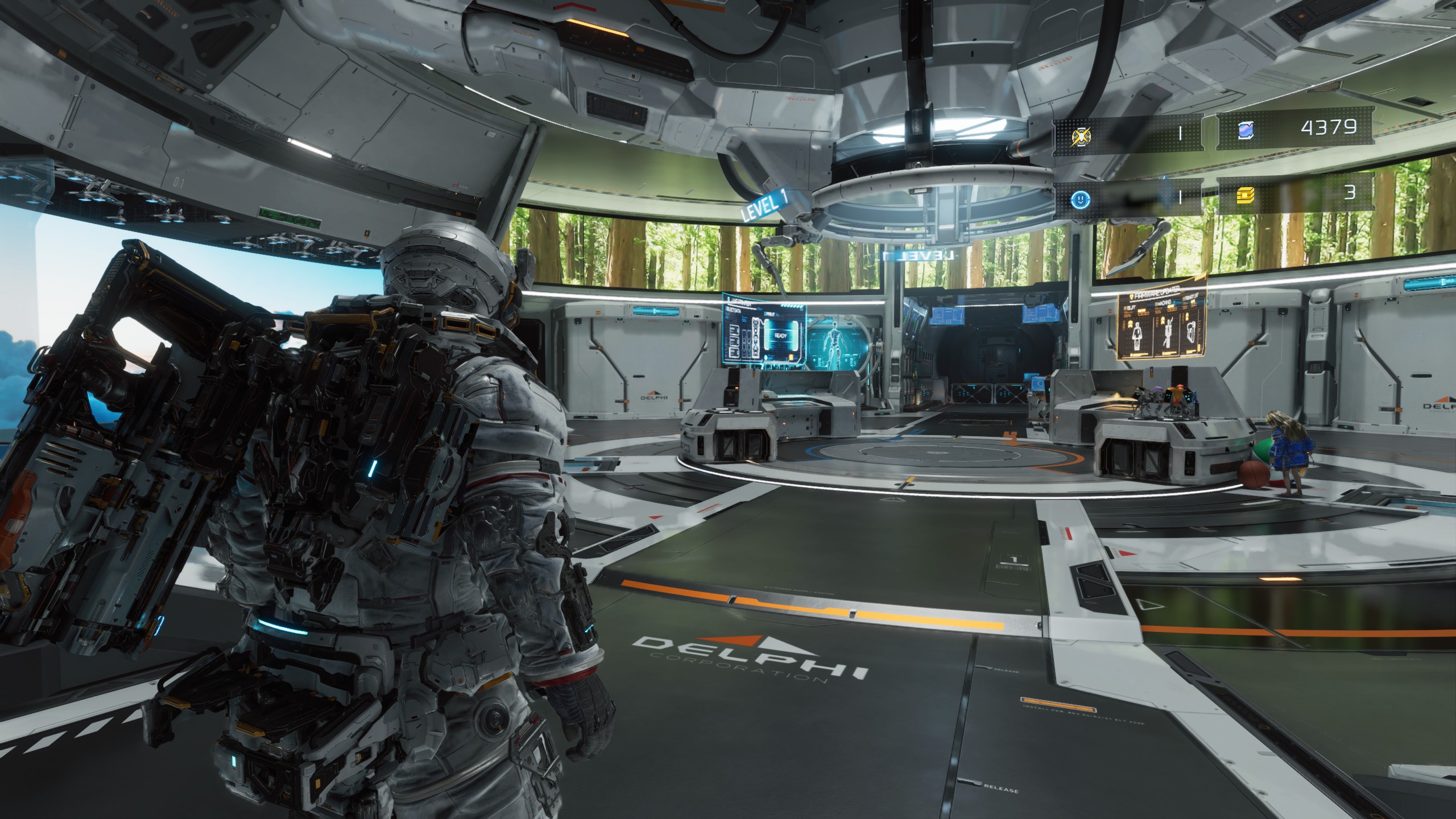Expand the SELECT DATA list on the blue panel
This screenshot has height=819, width=1456.
[733, 310]
